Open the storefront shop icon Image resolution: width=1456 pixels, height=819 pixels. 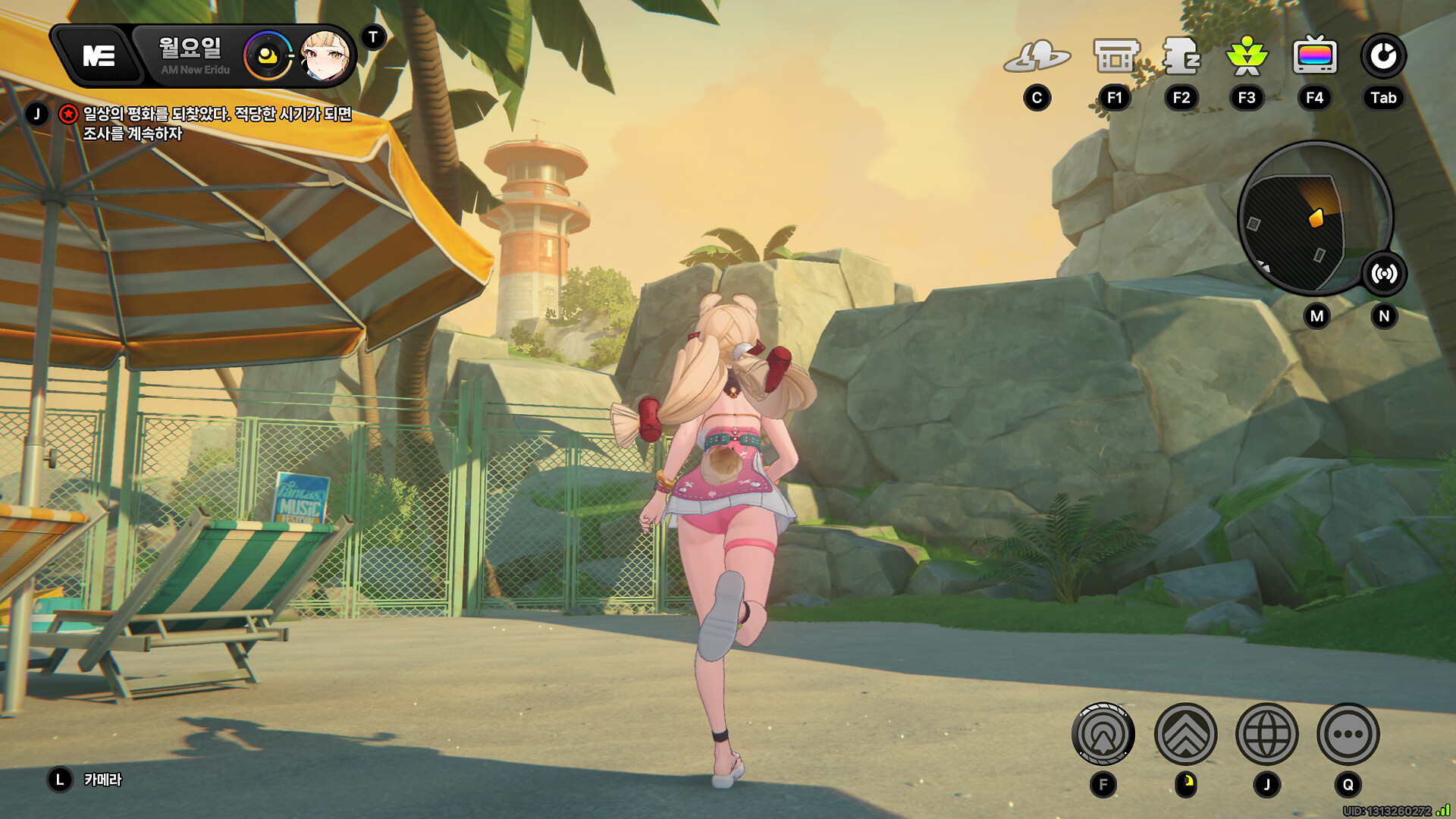1116,56
